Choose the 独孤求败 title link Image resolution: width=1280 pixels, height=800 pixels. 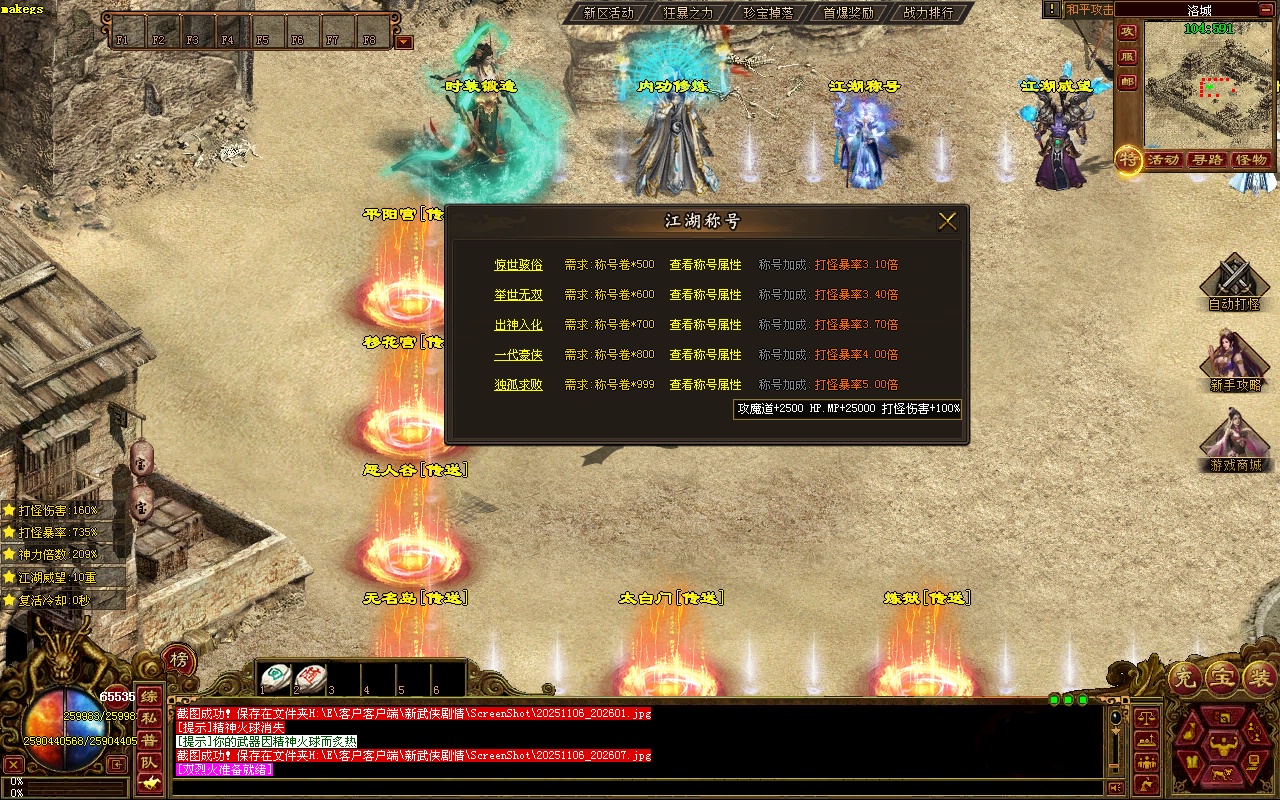[518, 385]
